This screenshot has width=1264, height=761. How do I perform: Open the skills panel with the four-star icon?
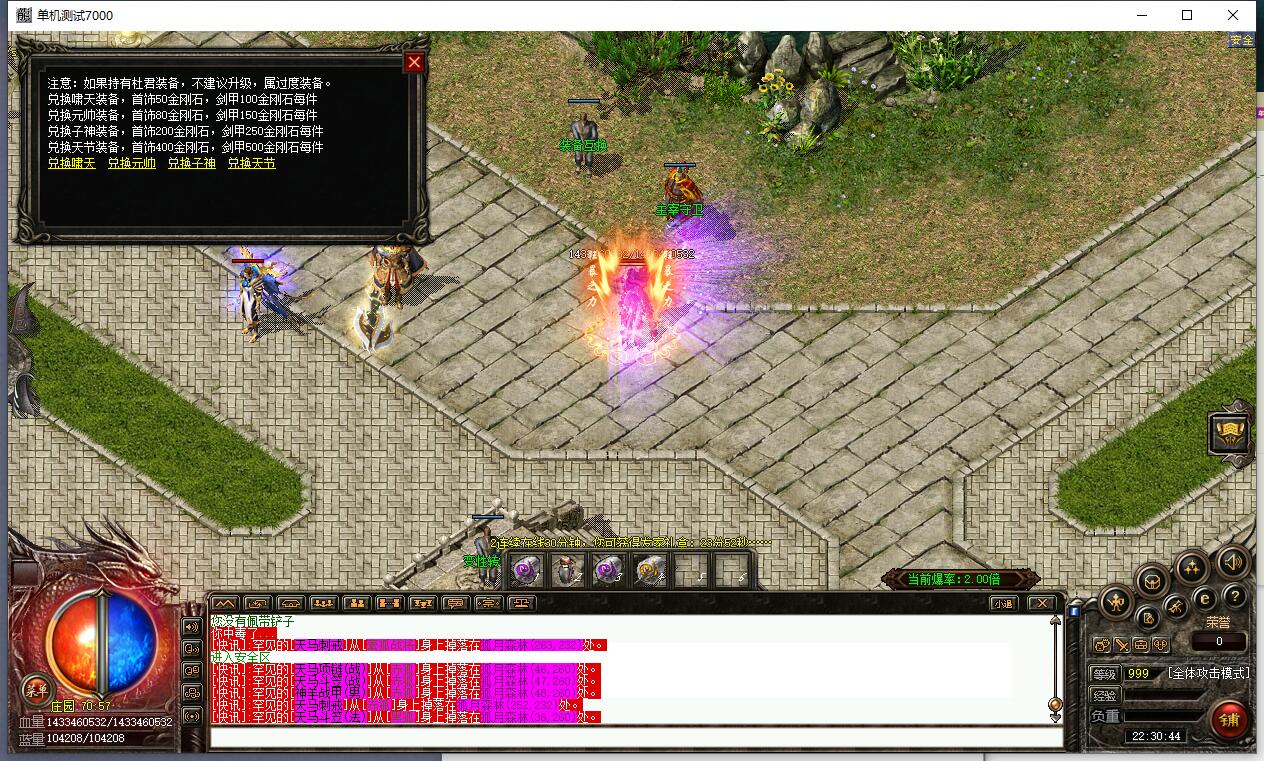click(x=1191, y=567)
